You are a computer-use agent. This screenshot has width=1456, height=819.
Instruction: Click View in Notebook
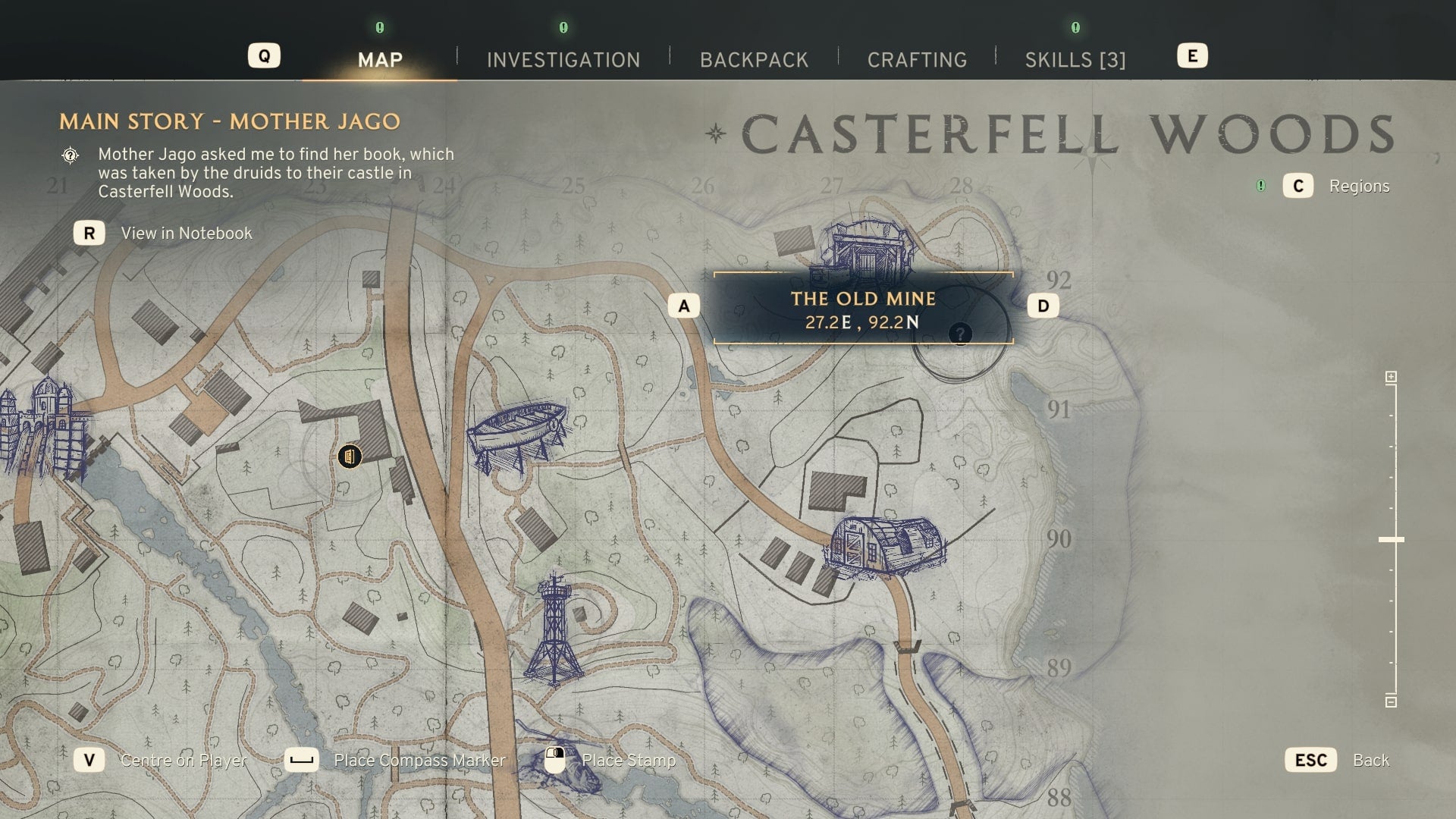coord(186,234)
